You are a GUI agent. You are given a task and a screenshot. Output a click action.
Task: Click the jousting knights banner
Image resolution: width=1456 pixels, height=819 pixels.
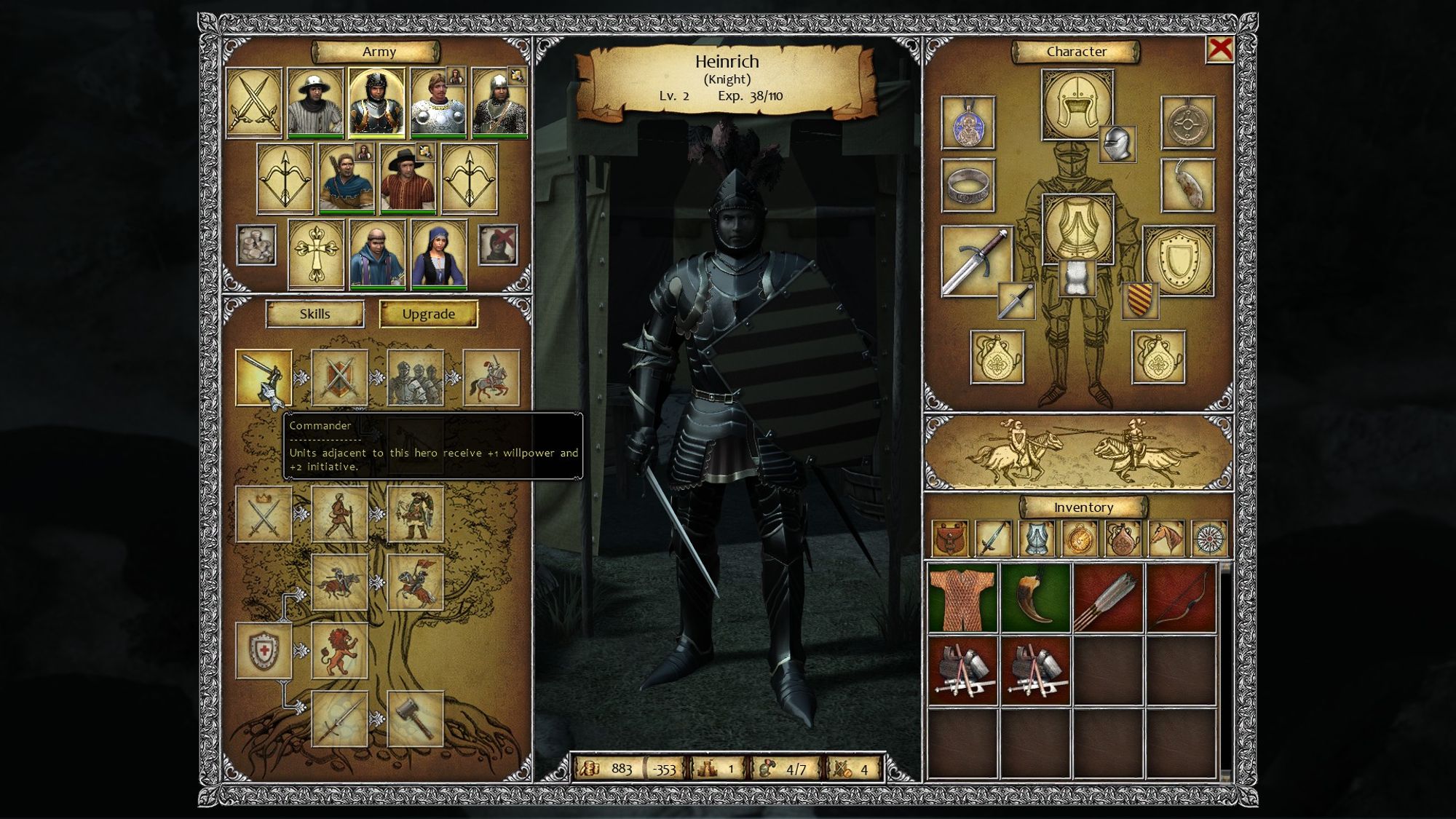(1079, 452)
